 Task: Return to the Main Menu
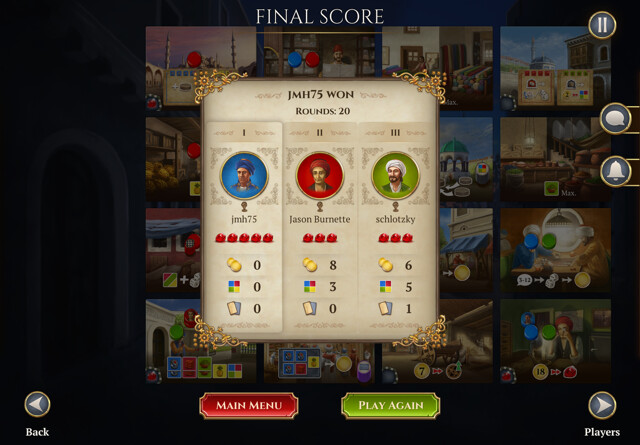[249, 405]
